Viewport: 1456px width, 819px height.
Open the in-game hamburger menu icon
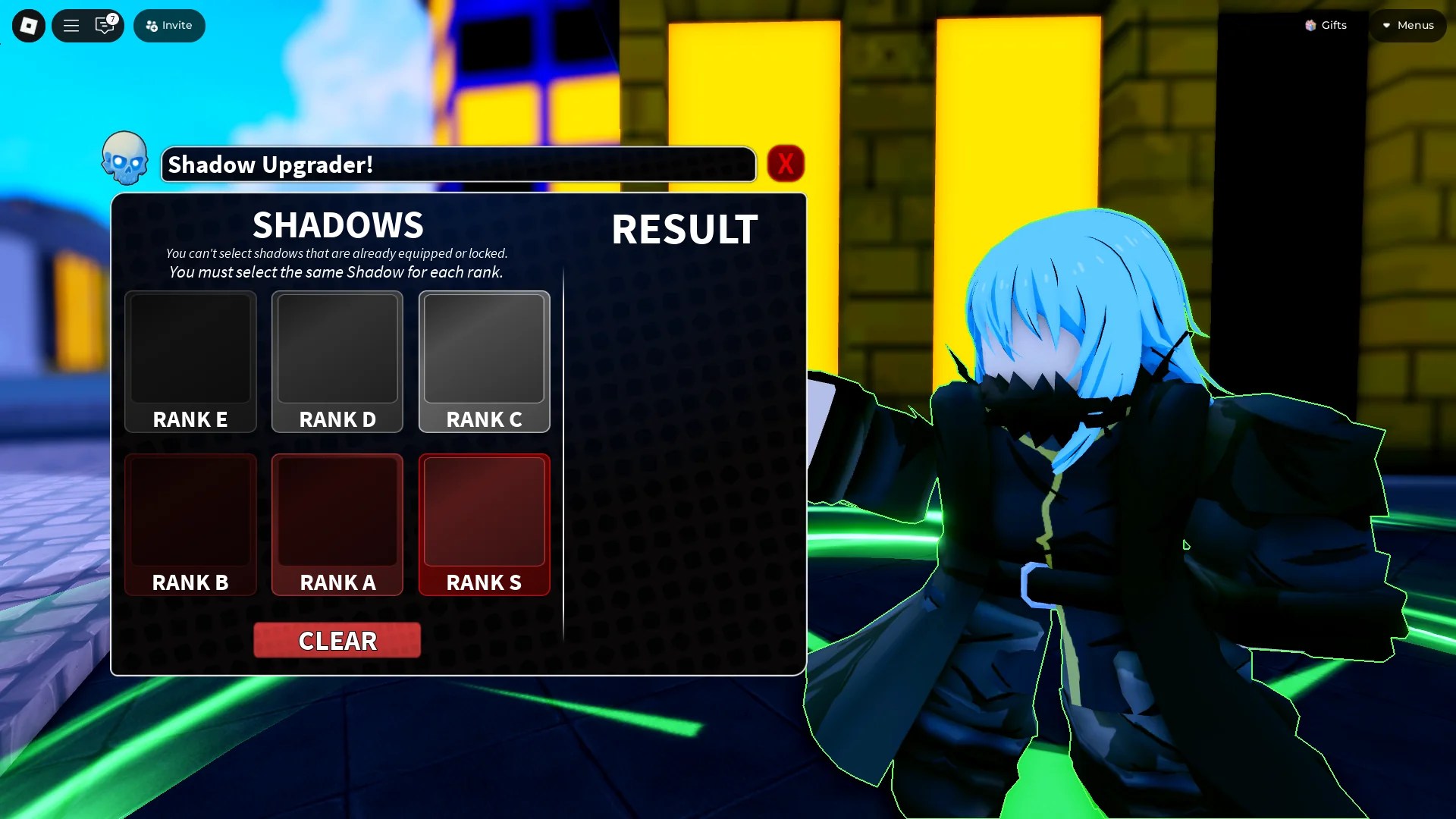(71, 25)
